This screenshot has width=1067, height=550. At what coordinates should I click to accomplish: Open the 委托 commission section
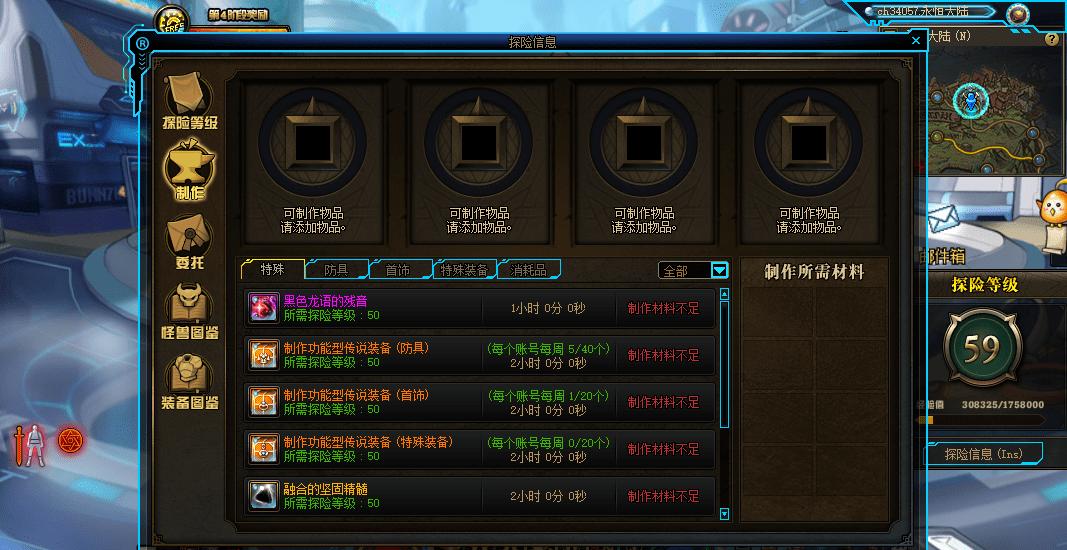point(190,242)
